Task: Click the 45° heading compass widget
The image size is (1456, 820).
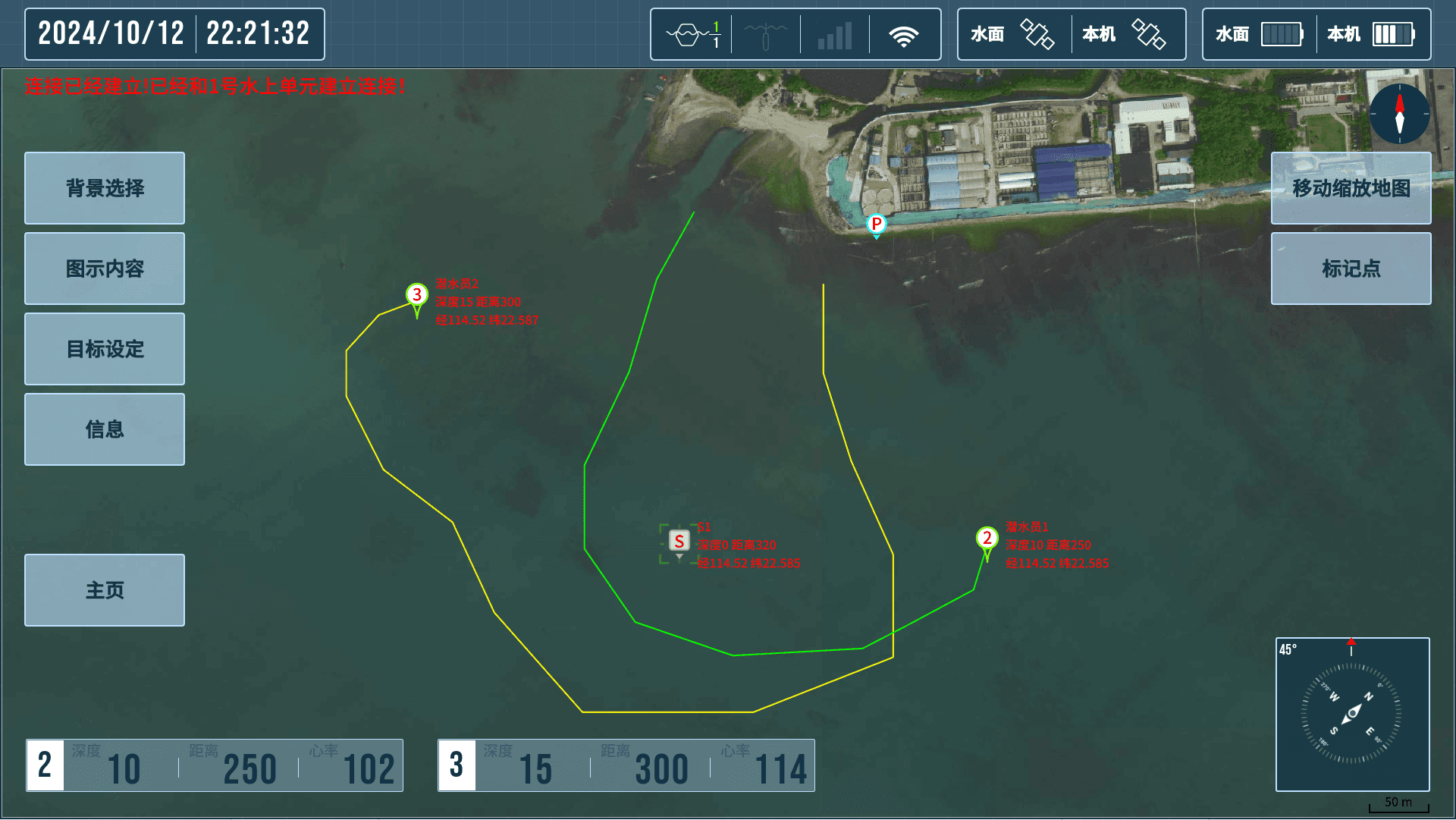Action: click(x=1352, y=712)
